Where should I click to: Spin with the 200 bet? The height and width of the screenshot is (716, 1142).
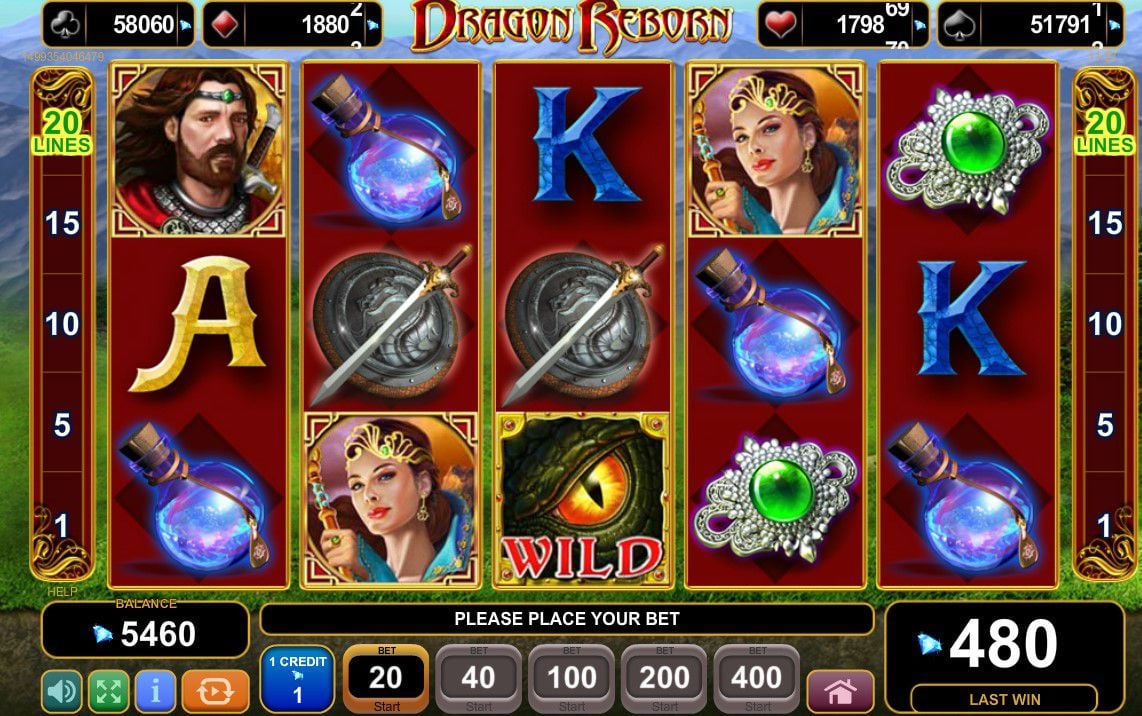coord(664,679)
